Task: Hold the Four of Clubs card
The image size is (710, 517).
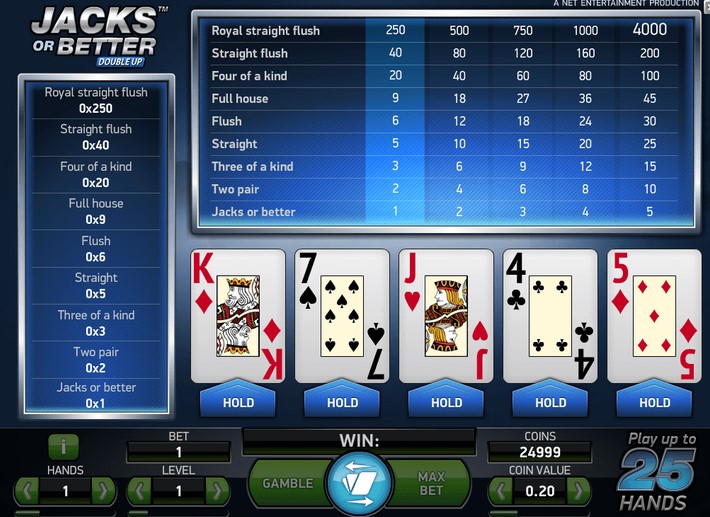Action: coord(550,402)
